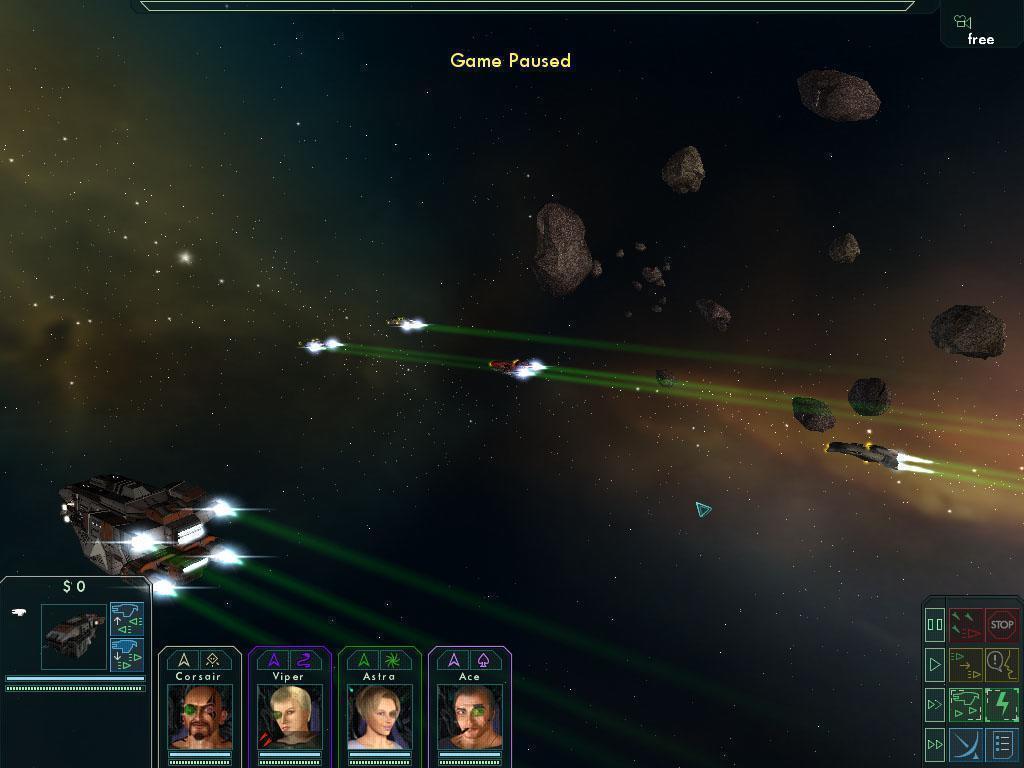The width and height of the screenshot is (1024, 768).
Task: Activate the red attack-target command
Action: 965,625
